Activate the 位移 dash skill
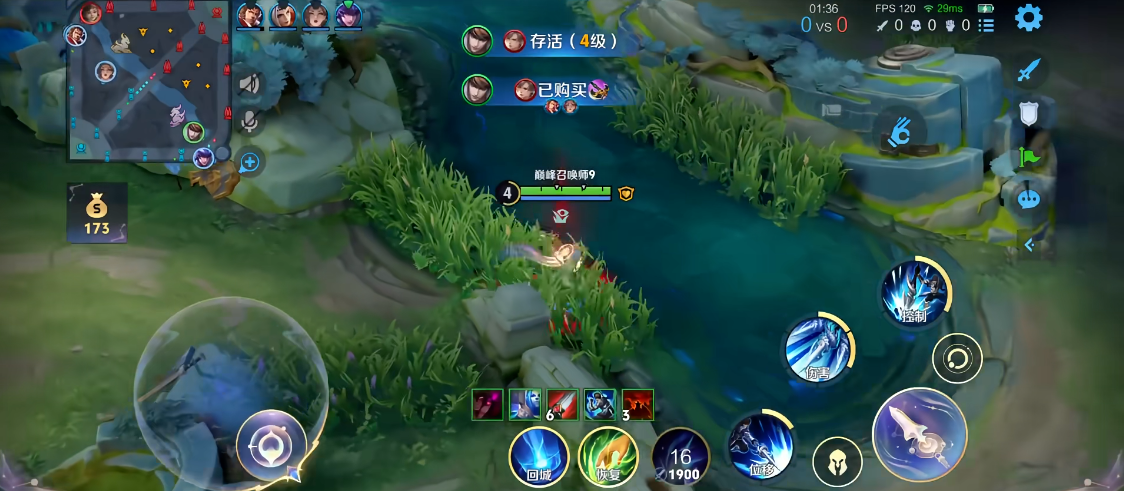This screenshot has width=1124, height=491. tap(761, 442)
